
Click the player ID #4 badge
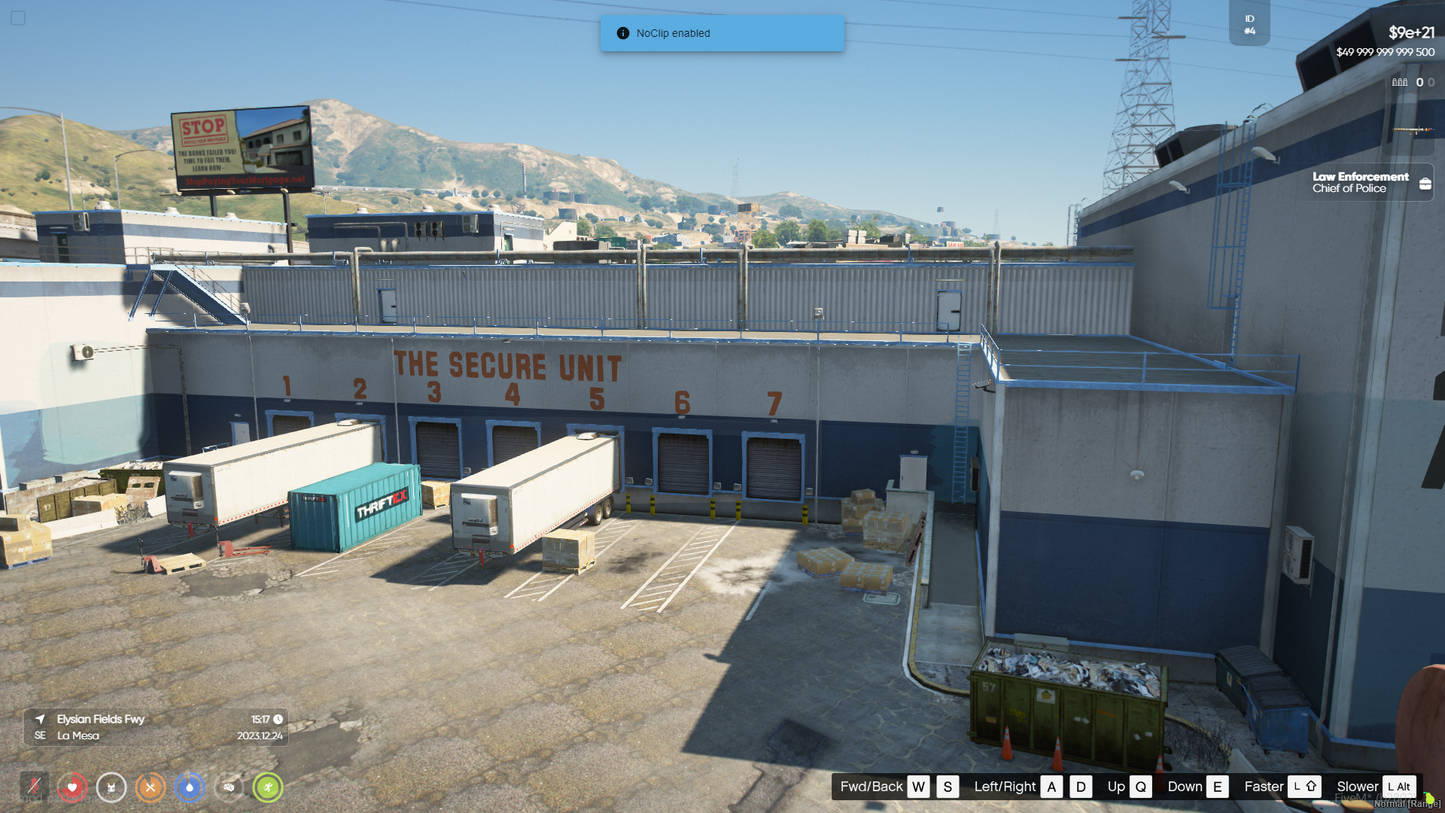coord(1249,25)
